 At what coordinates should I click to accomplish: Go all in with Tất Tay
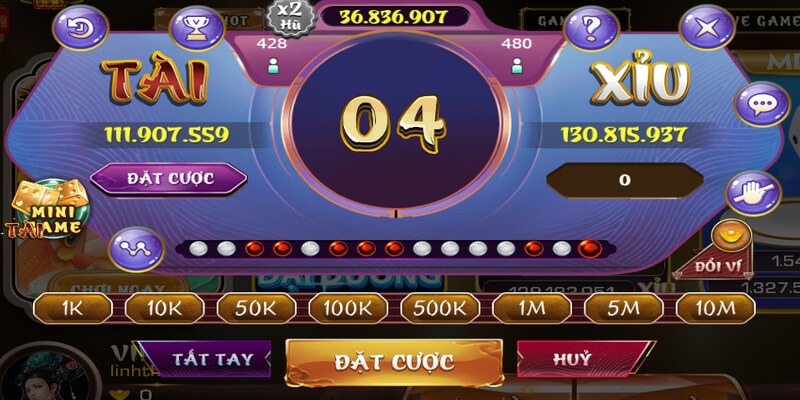tap(204, 358)
